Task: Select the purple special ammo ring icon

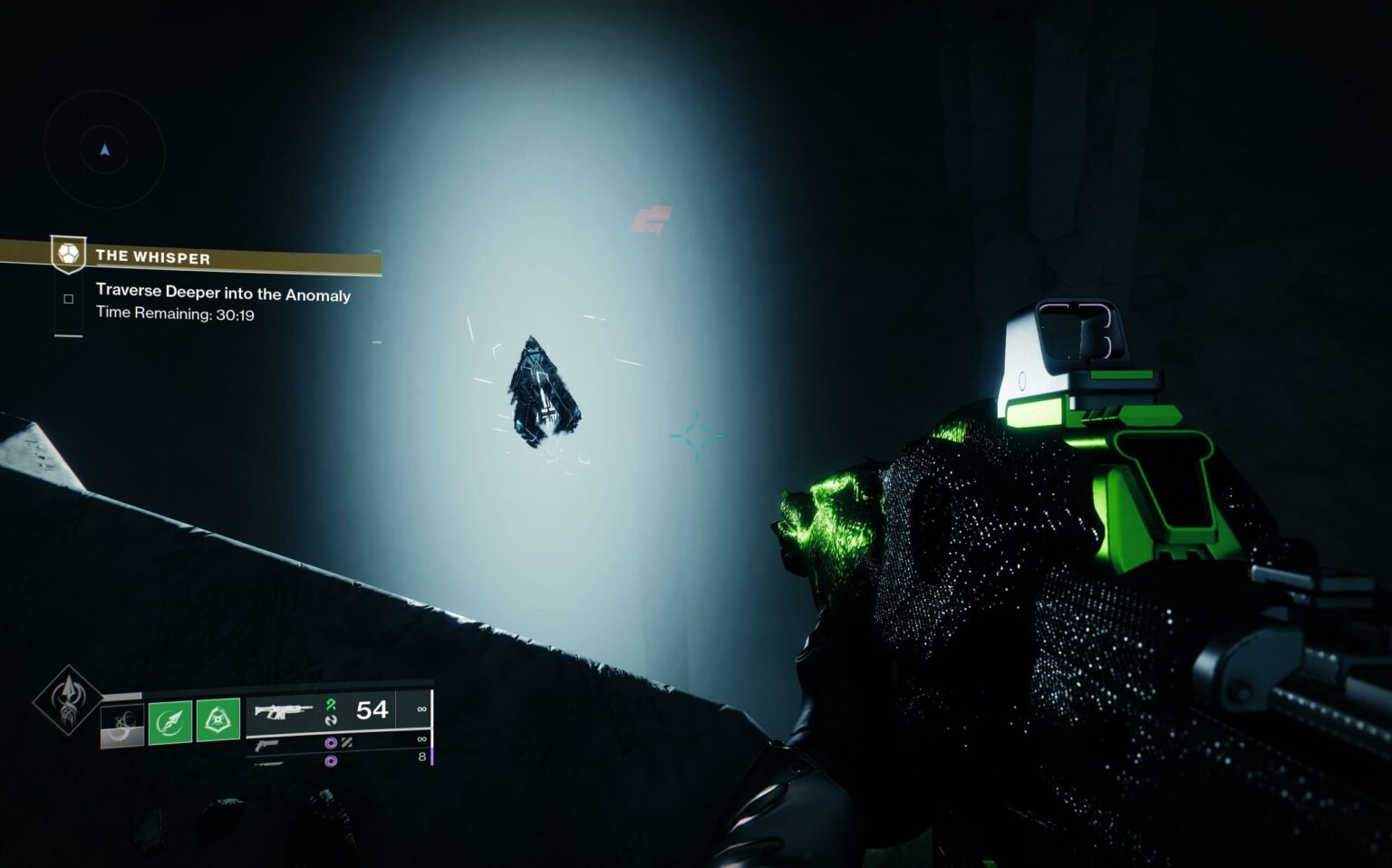Action: [332, 743]
